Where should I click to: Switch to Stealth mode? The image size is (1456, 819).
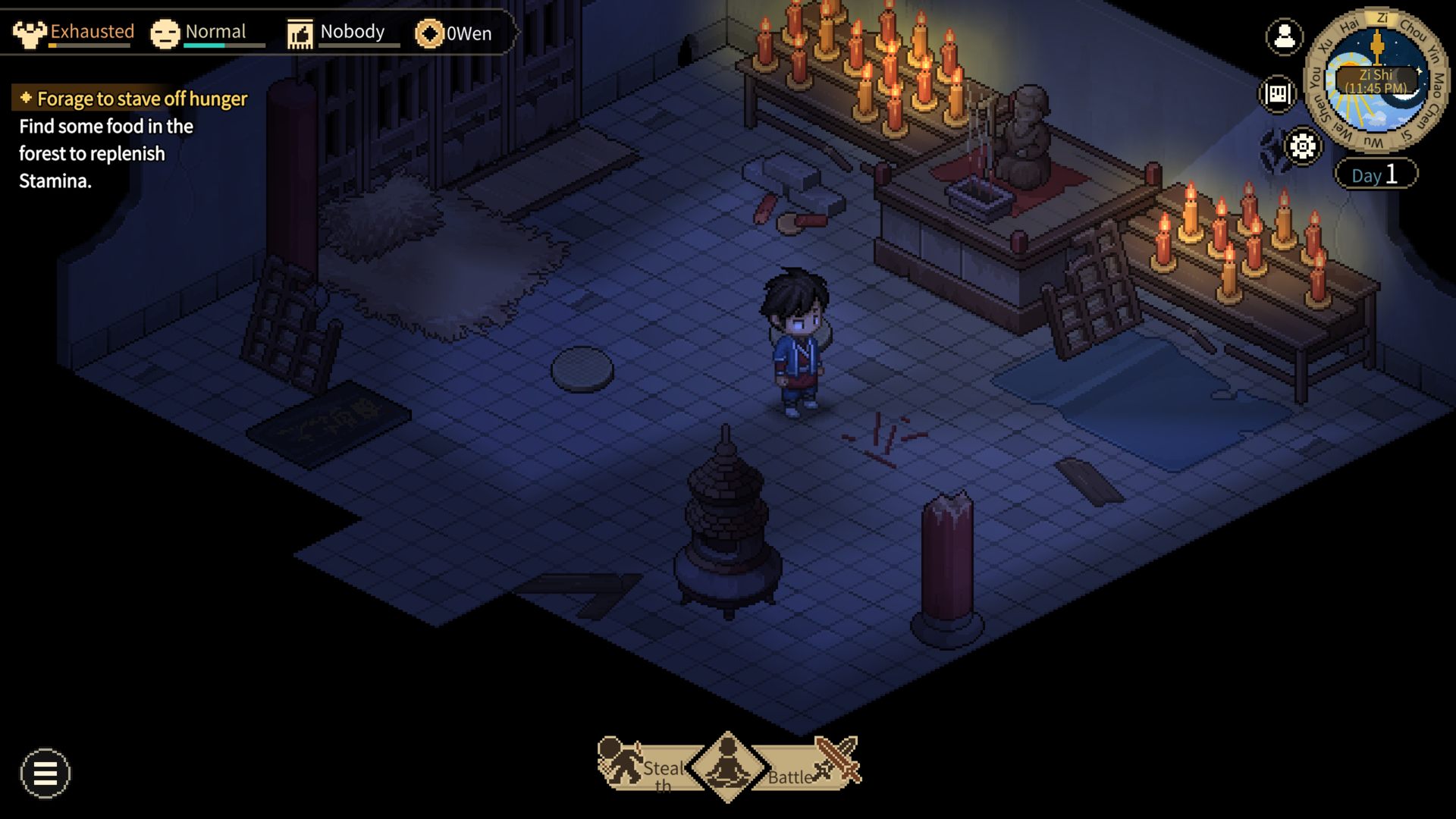(643, 766)
